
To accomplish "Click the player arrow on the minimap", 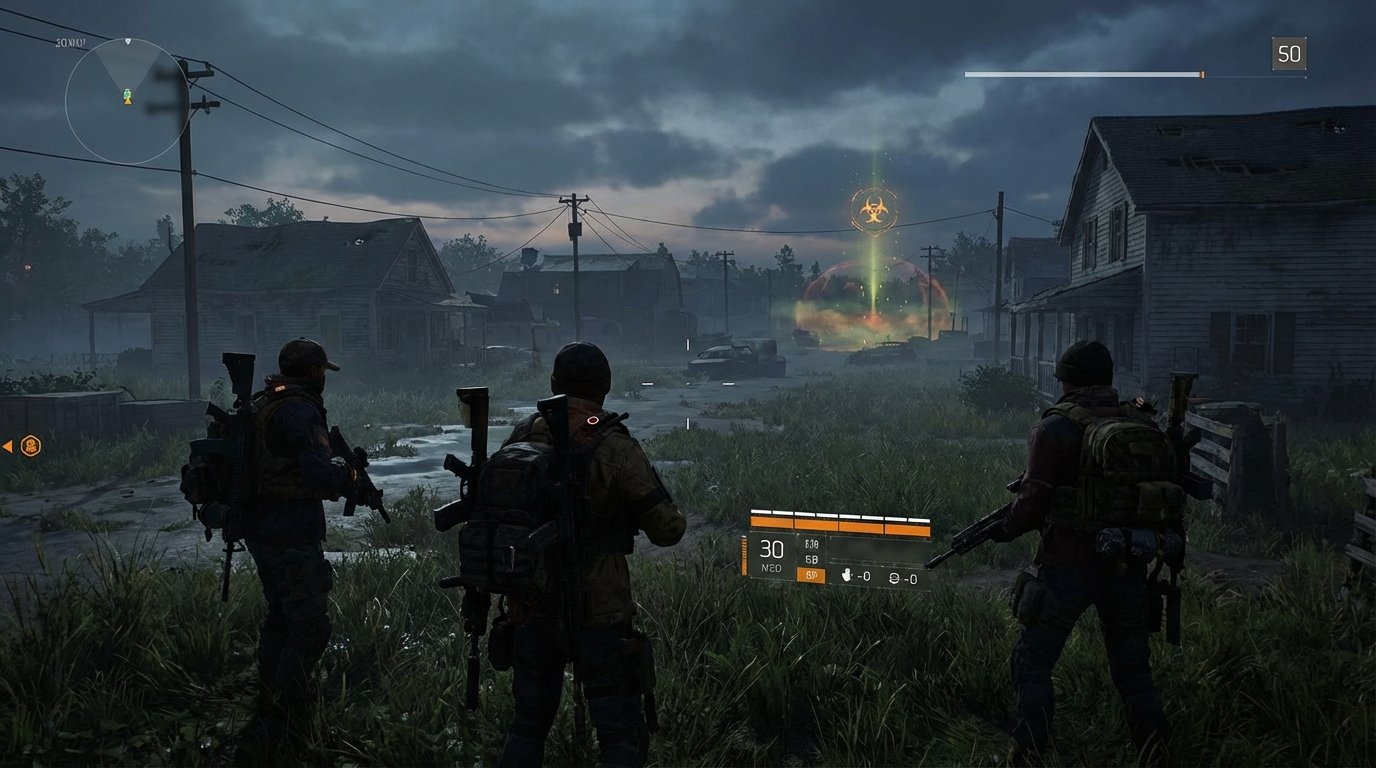I will tap(128, 101).
